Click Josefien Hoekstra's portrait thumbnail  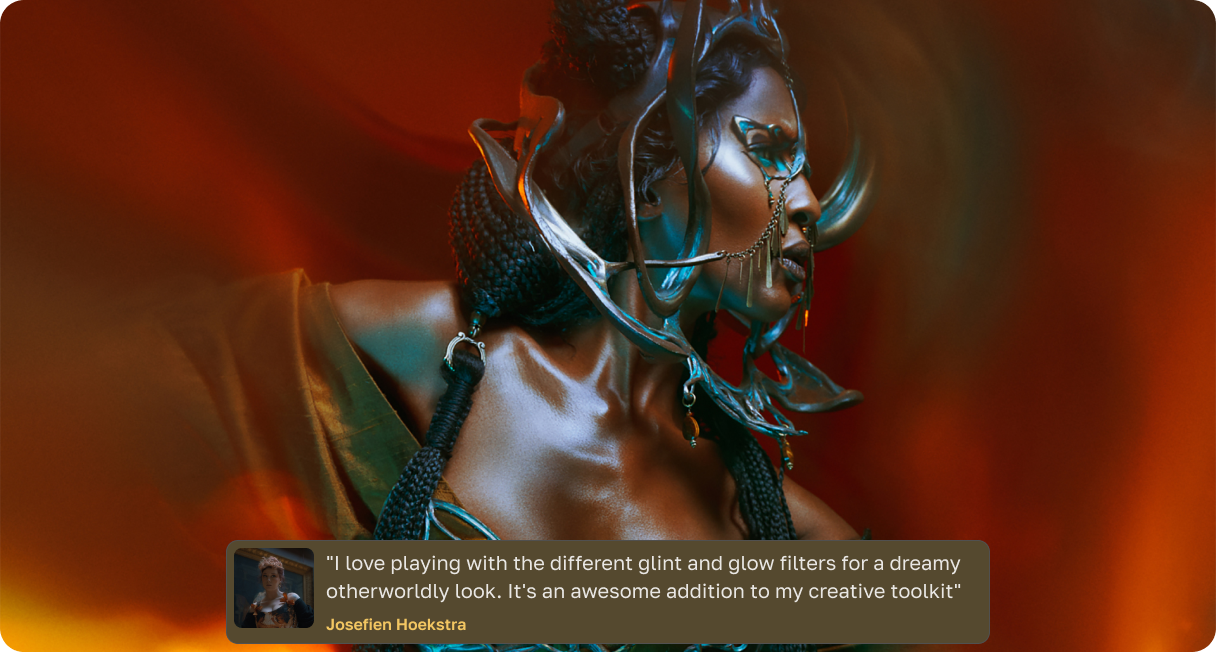(x=274, y=588)
